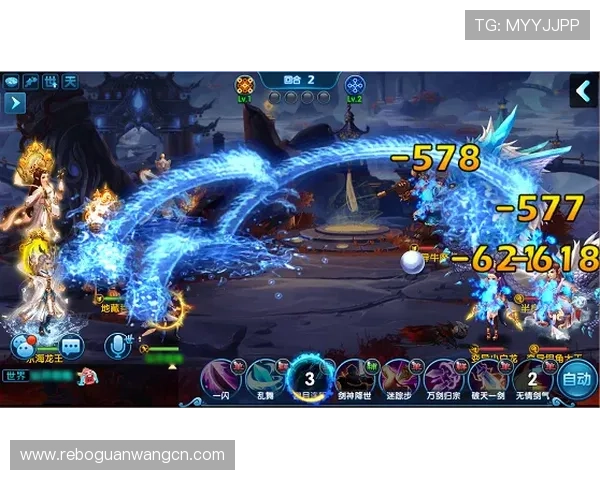
Task: Click the eye view toggle icon
Action: click(12, 81)
